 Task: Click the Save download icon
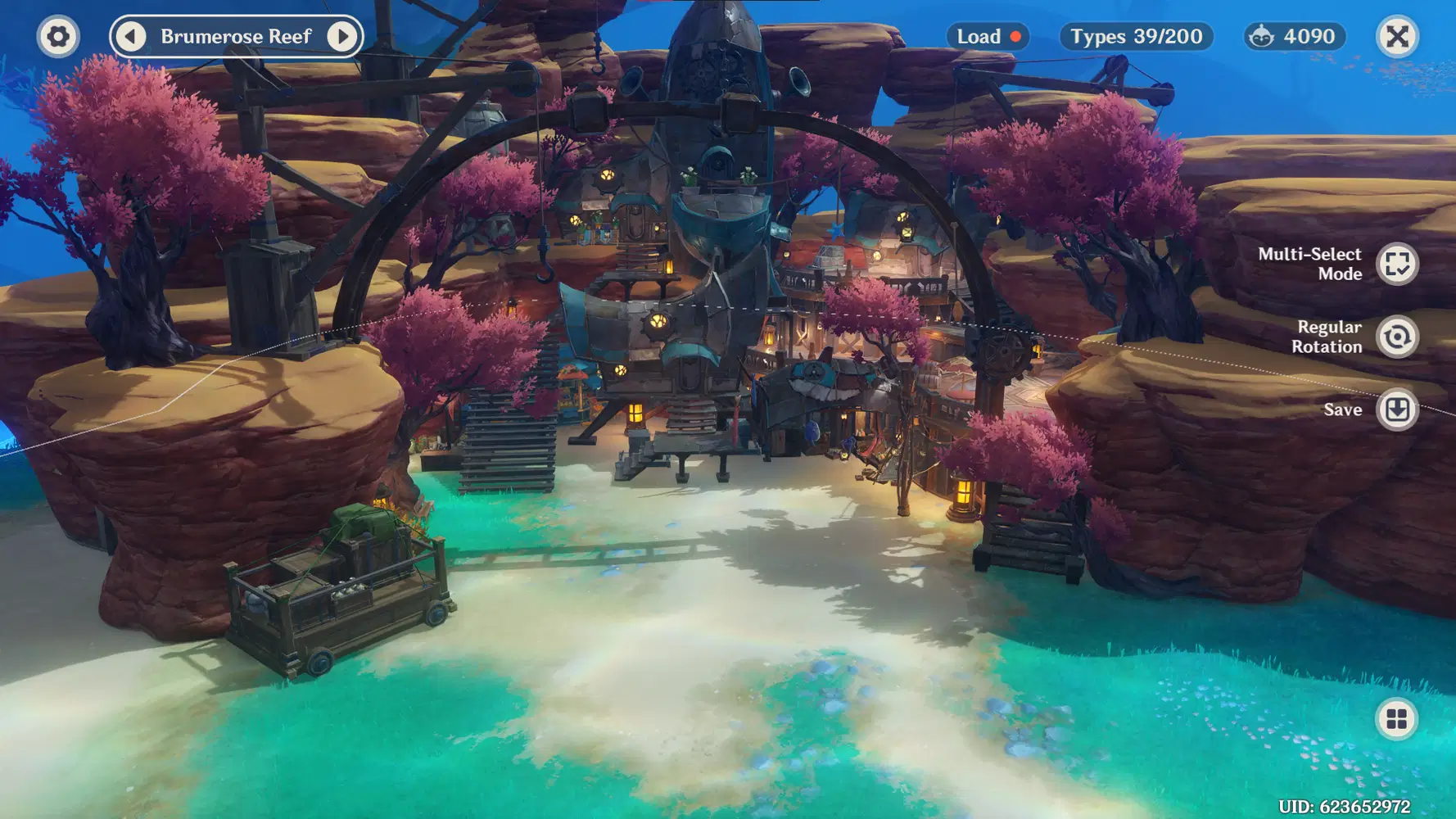coord(1398,409)
